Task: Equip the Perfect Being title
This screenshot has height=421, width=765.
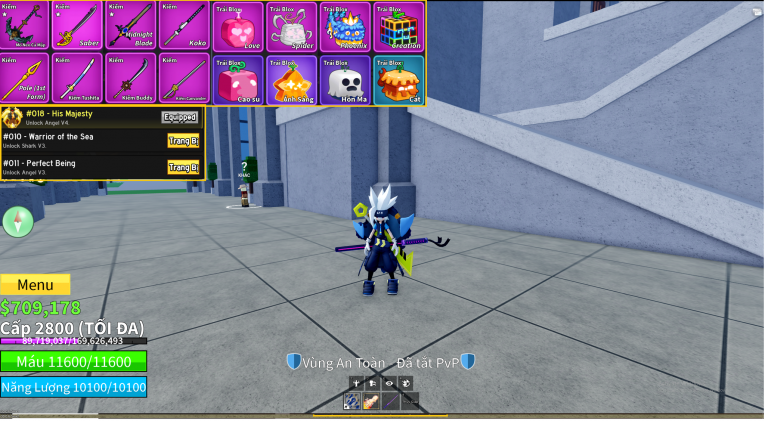Action: click(183, 167)
